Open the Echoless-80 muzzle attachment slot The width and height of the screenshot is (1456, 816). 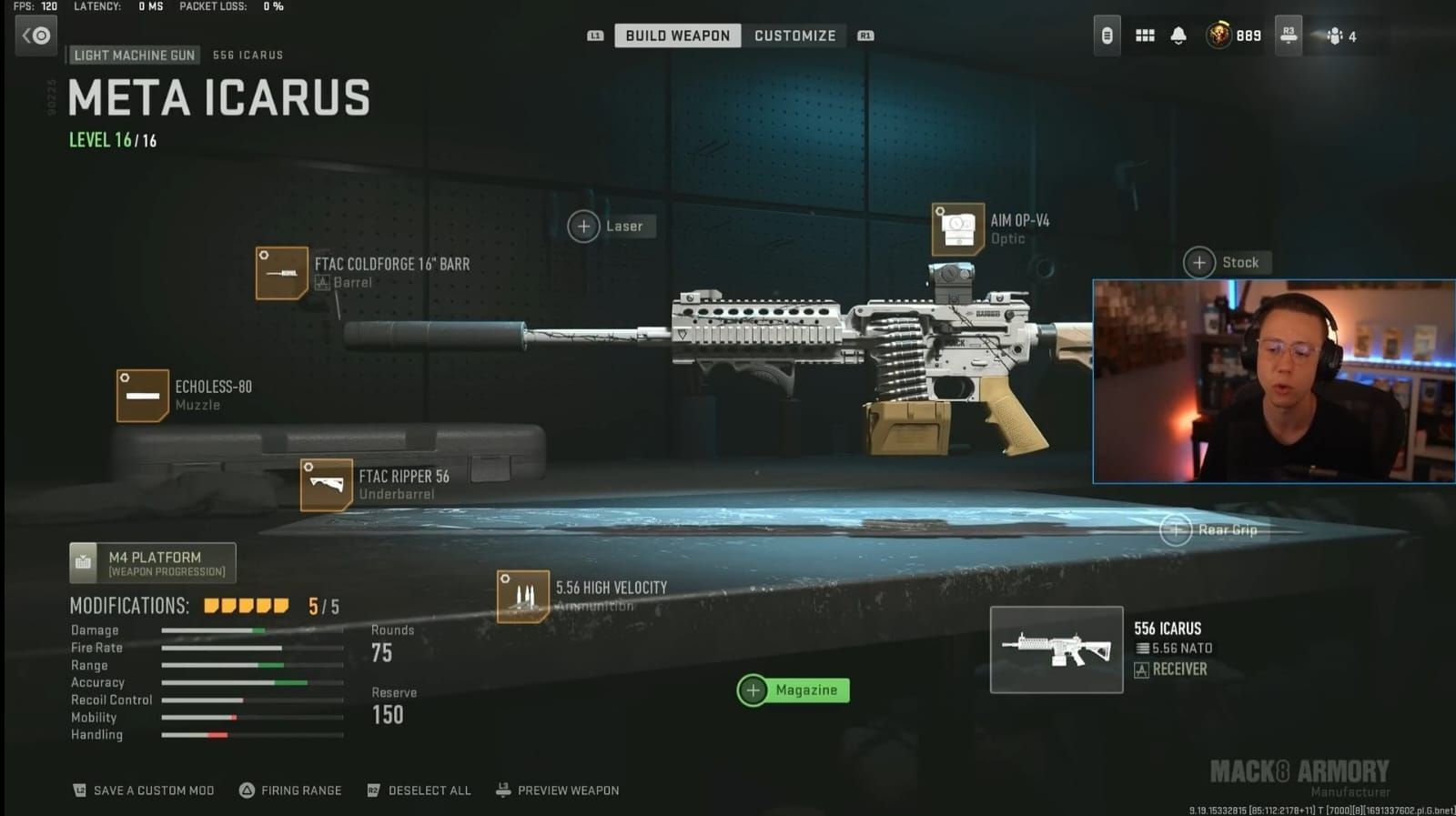tap(142, 396)
